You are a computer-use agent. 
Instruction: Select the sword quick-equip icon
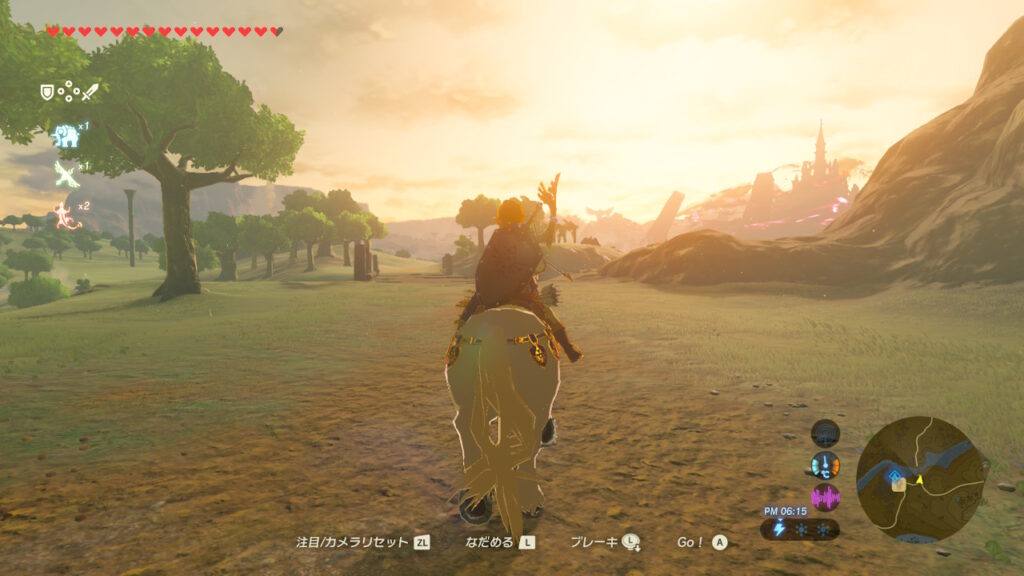point(90,92)
